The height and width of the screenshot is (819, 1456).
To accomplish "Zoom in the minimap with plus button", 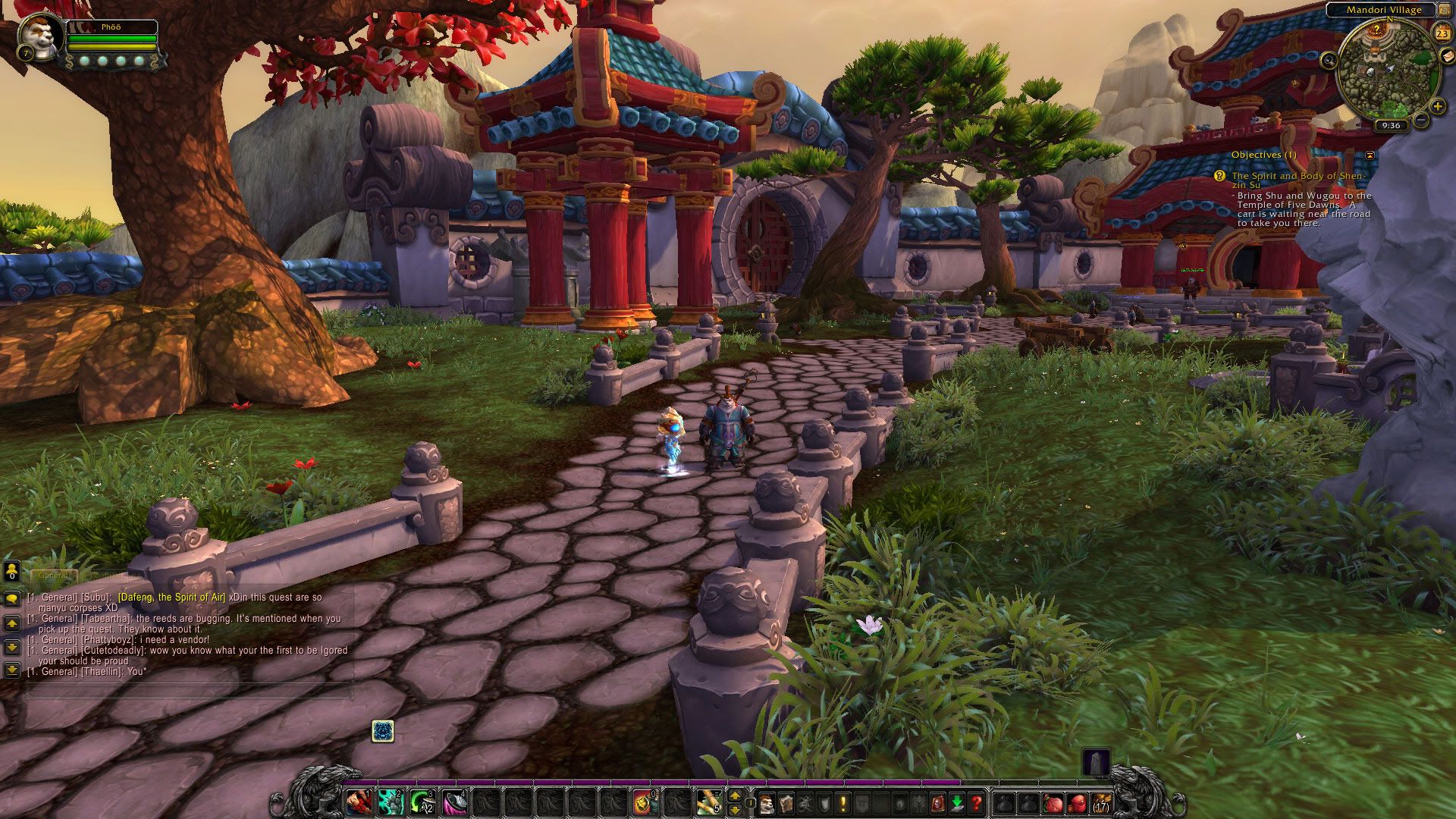I will pos(1437,107).
